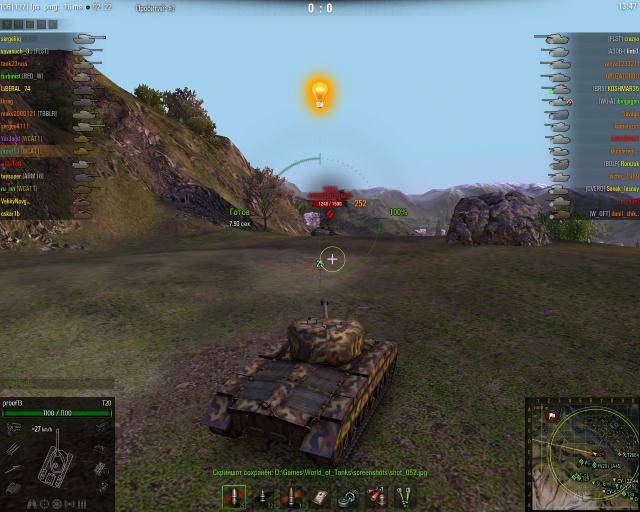Select player oskar1b in the team list
This screenshot has height=512, width=640.
coord(16,213)
